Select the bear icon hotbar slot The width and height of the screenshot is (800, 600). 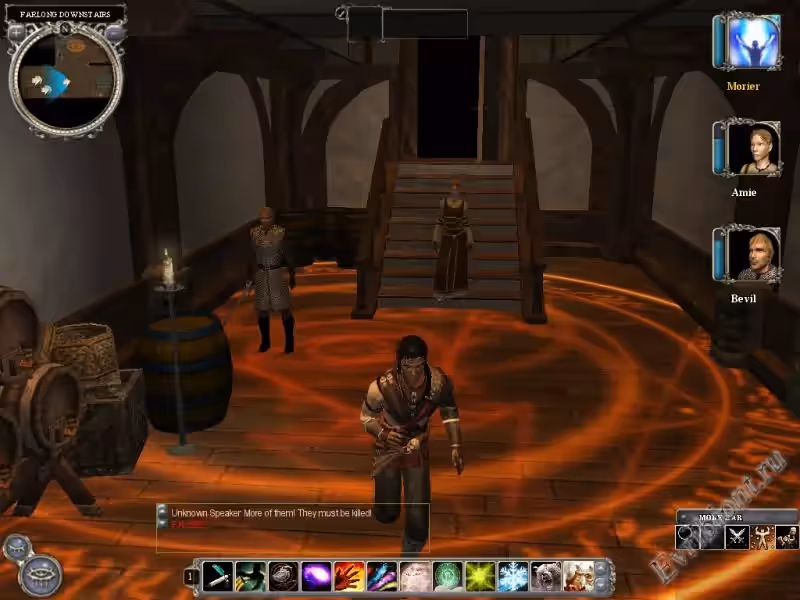coord(545,576)
